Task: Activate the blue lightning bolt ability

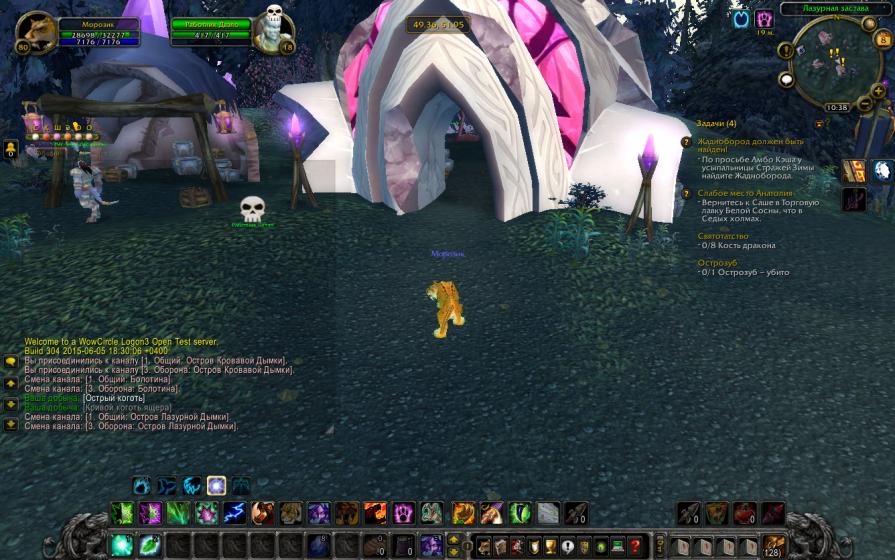Action: click(x=235, y=514)
